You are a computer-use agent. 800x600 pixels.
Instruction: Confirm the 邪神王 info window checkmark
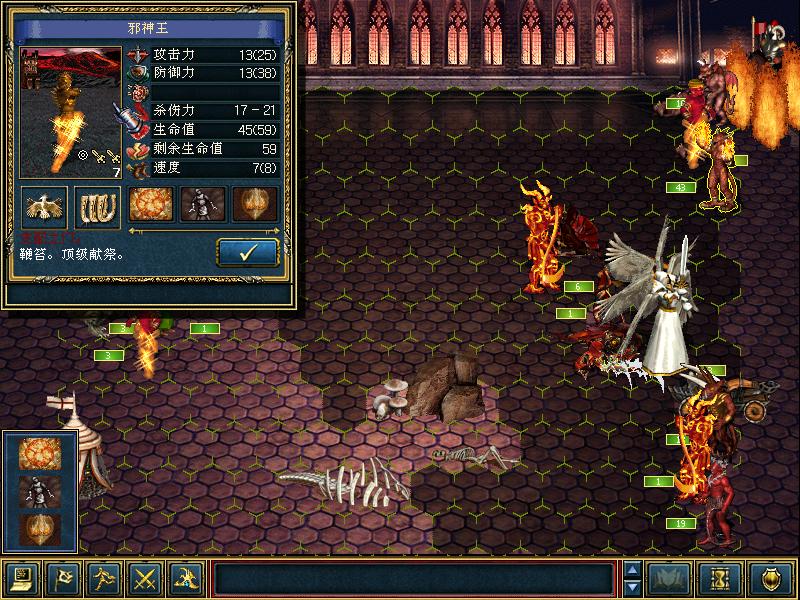(x=248, y=252)
